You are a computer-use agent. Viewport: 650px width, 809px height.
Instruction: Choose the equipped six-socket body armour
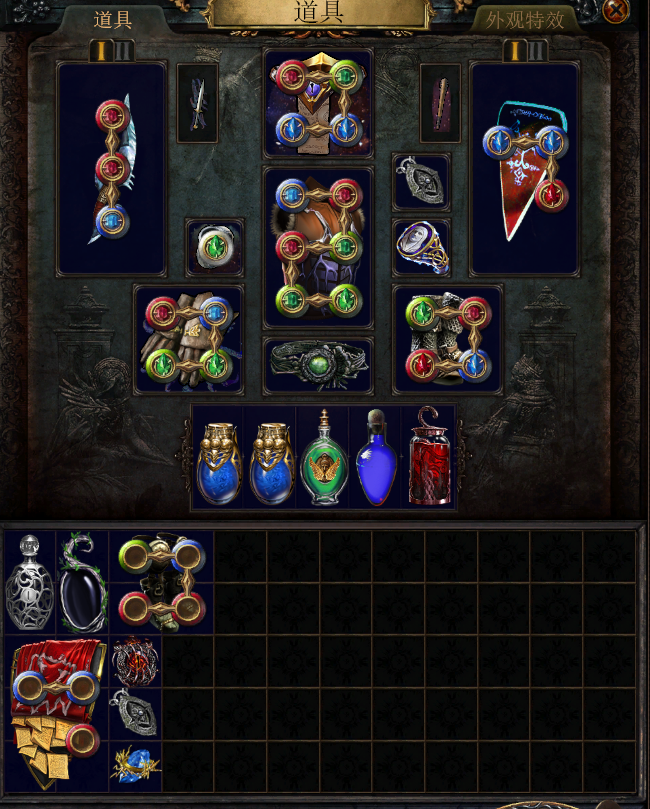(x=318, y=247)
